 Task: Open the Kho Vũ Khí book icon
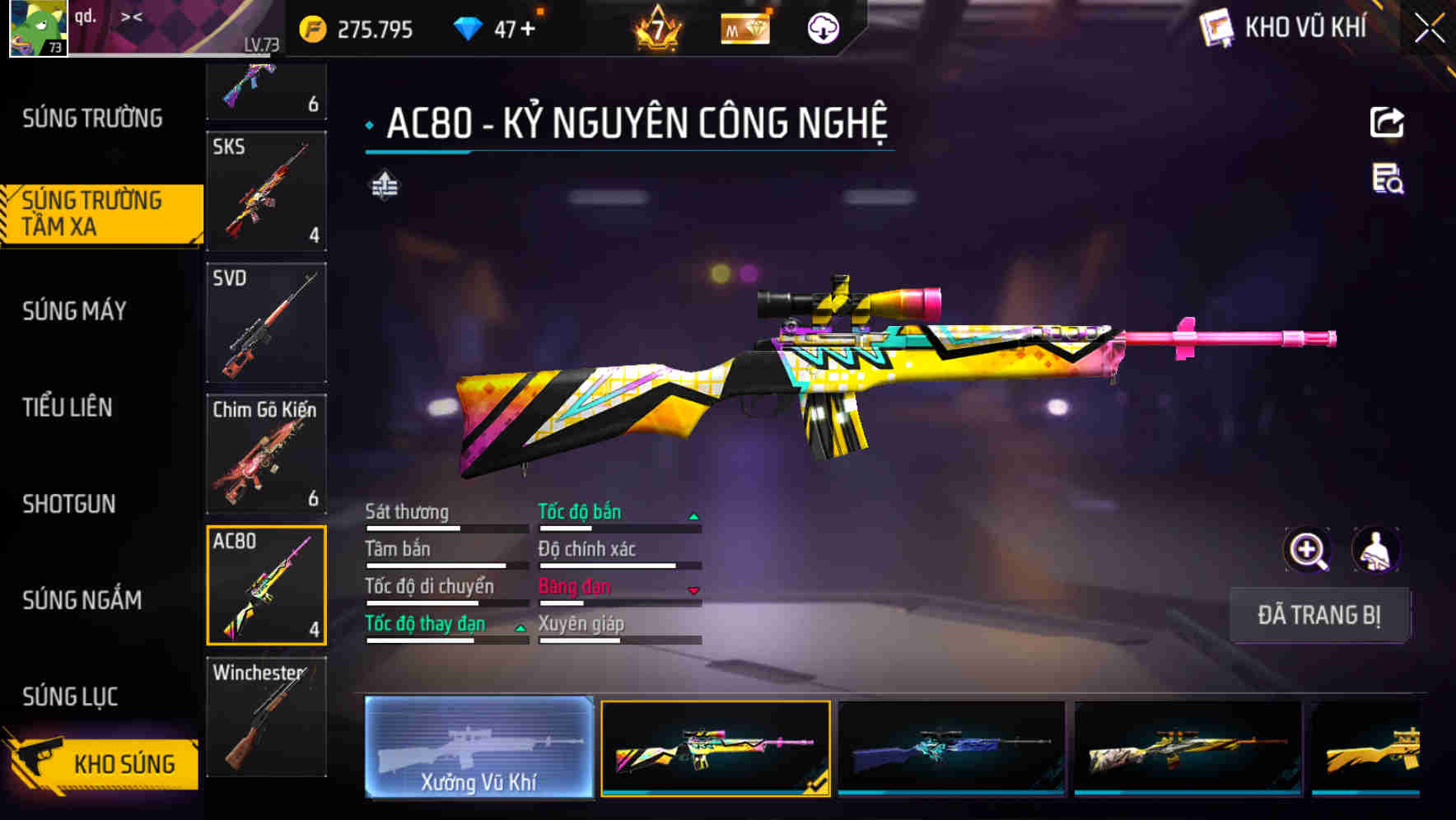1215,27
